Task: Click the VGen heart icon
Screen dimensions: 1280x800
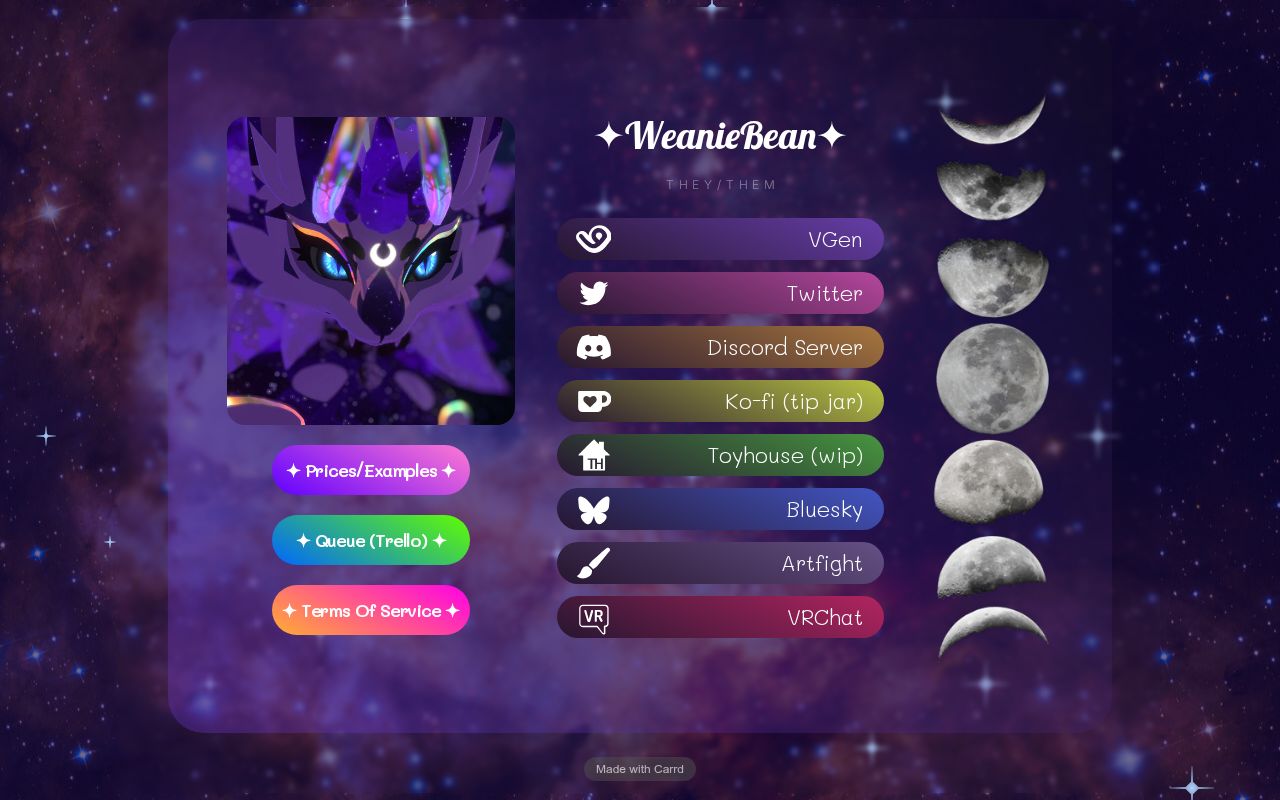Action: [x=593, y=239]
